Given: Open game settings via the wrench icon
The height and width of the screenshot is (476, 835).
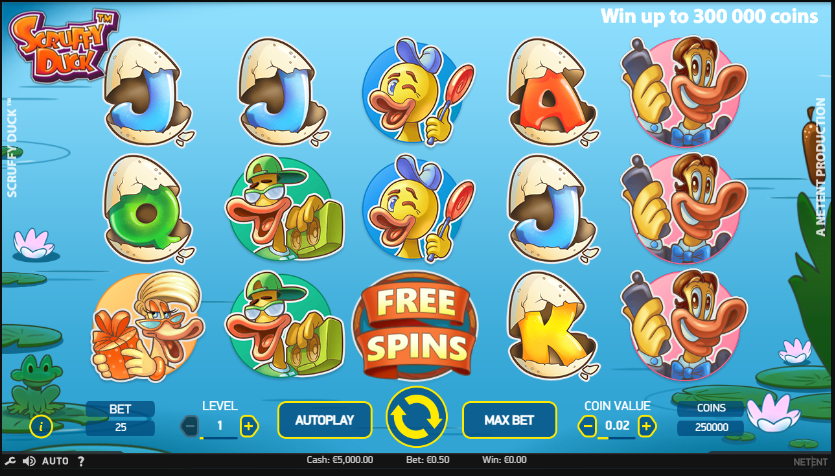Looking at the screenshot, I should (x=10, y=461).
